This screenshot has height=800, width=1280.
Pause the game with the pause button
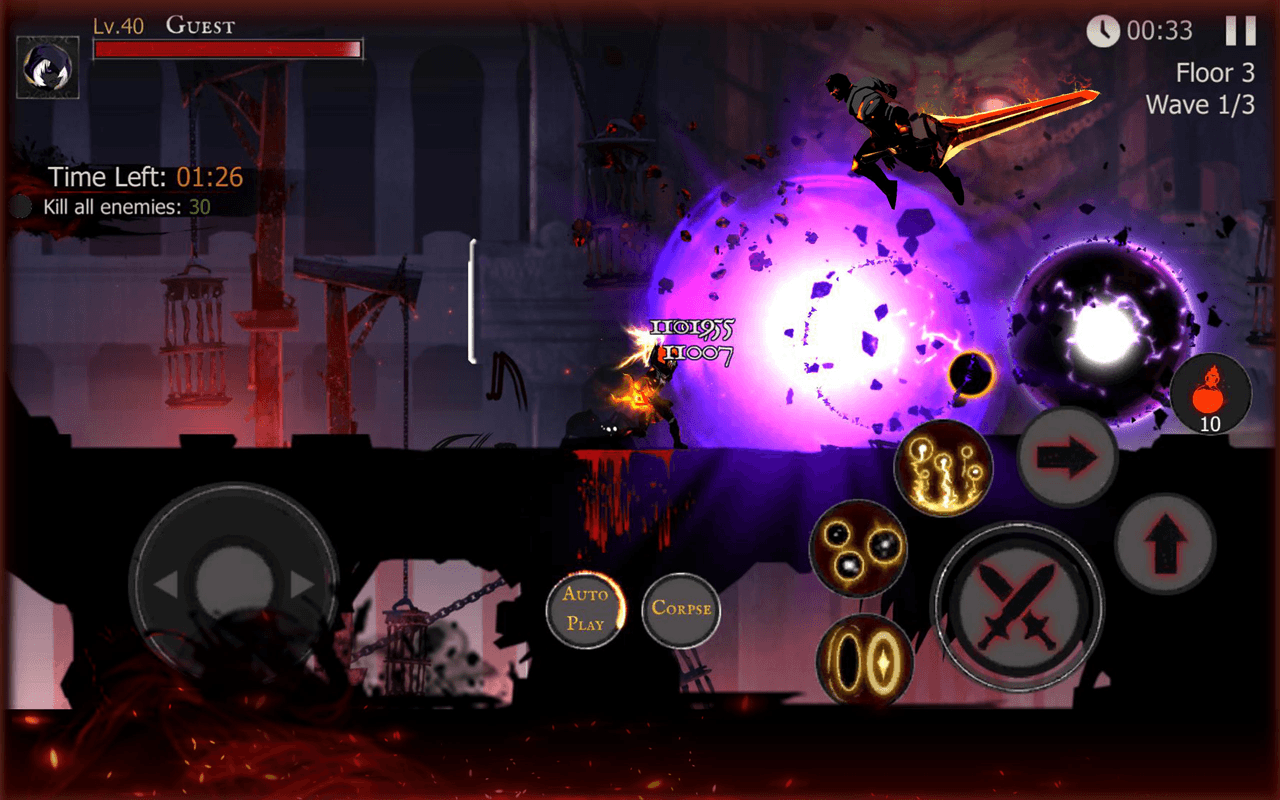(1240, 31)
